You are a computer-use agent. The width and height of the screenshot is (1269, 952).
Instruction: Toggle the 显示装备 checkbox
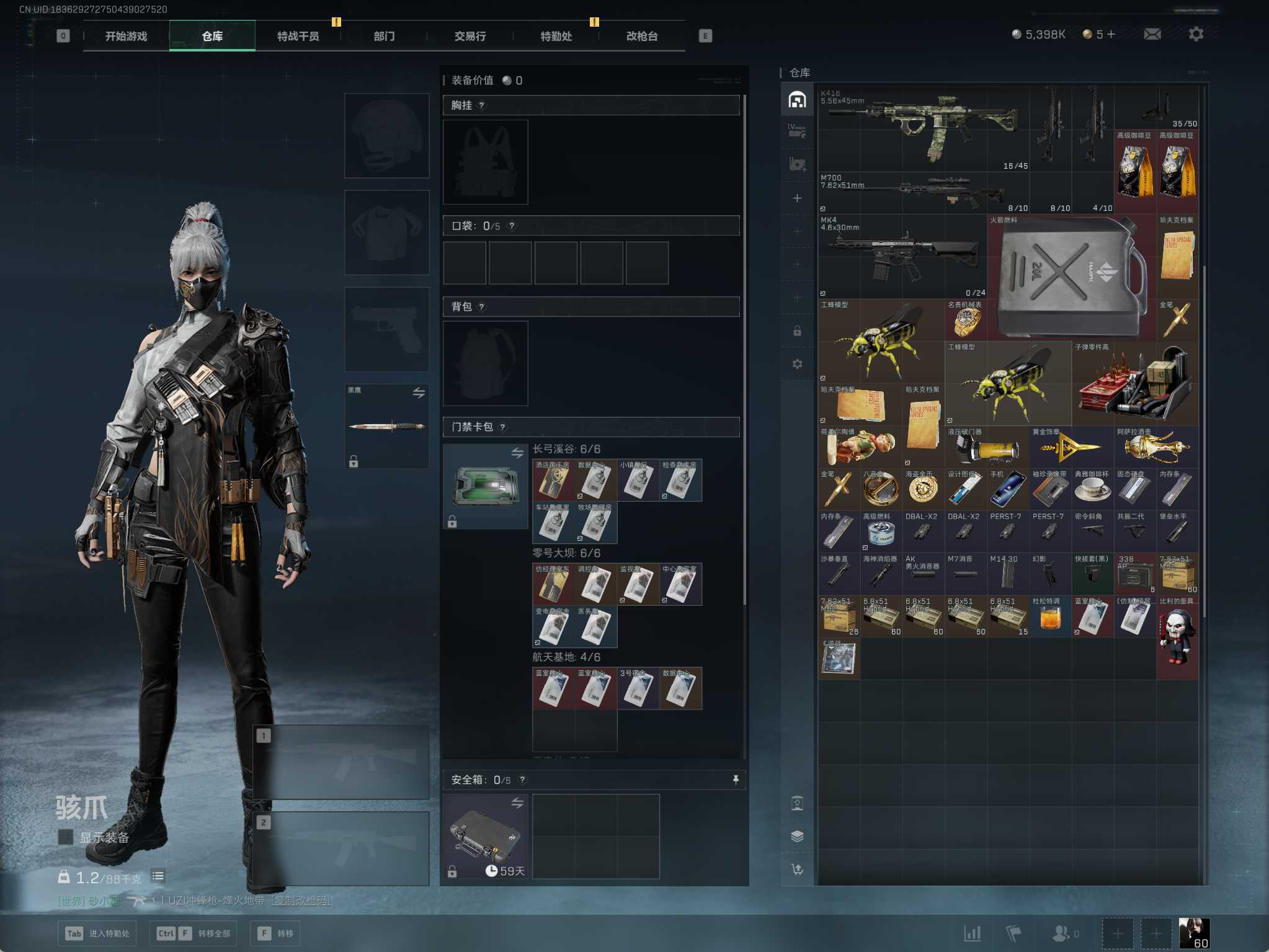tap(65, 837)
